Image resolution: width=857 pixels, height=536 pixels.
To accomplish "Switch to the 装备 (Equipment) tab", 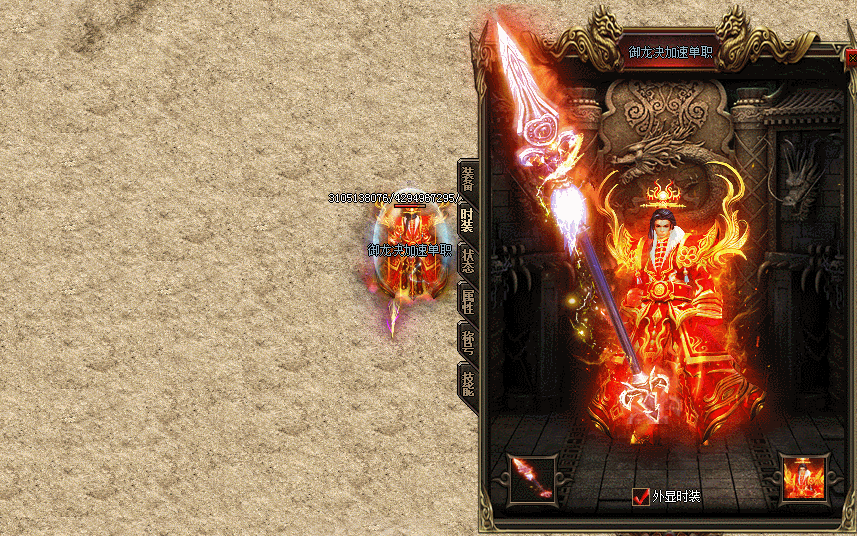I will pos(467,178).
